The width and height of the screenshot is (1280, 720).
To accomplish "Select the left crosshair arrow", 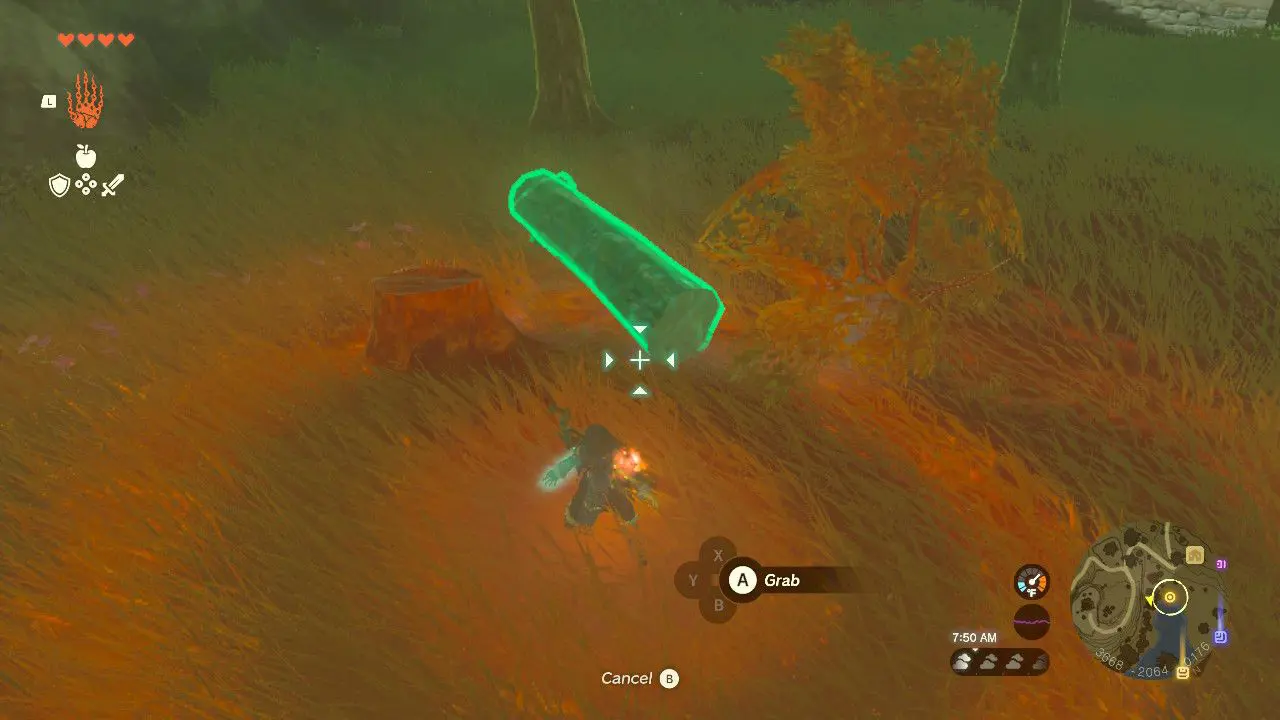I will (x=609, y=358).
